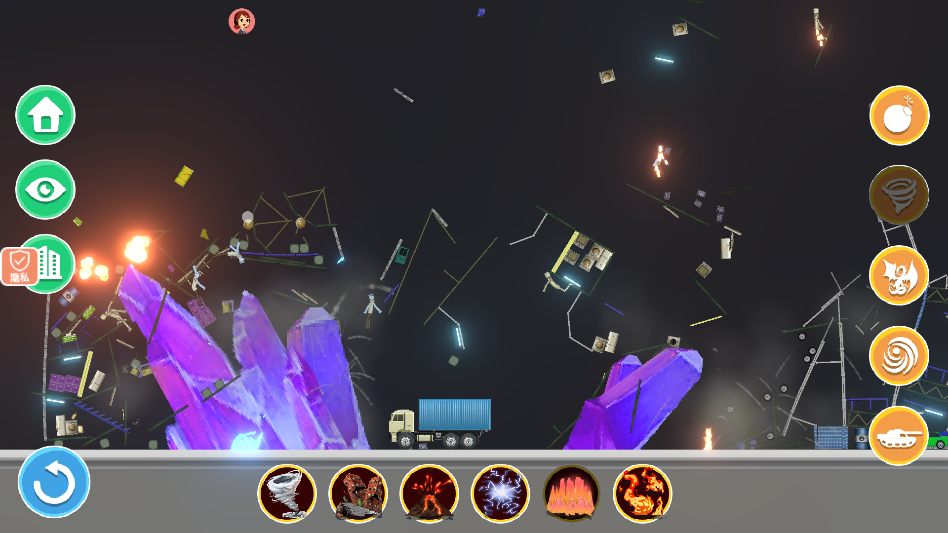Select the wall of flames disaster
The image size is (948, 533).
[x=571, y=493]
